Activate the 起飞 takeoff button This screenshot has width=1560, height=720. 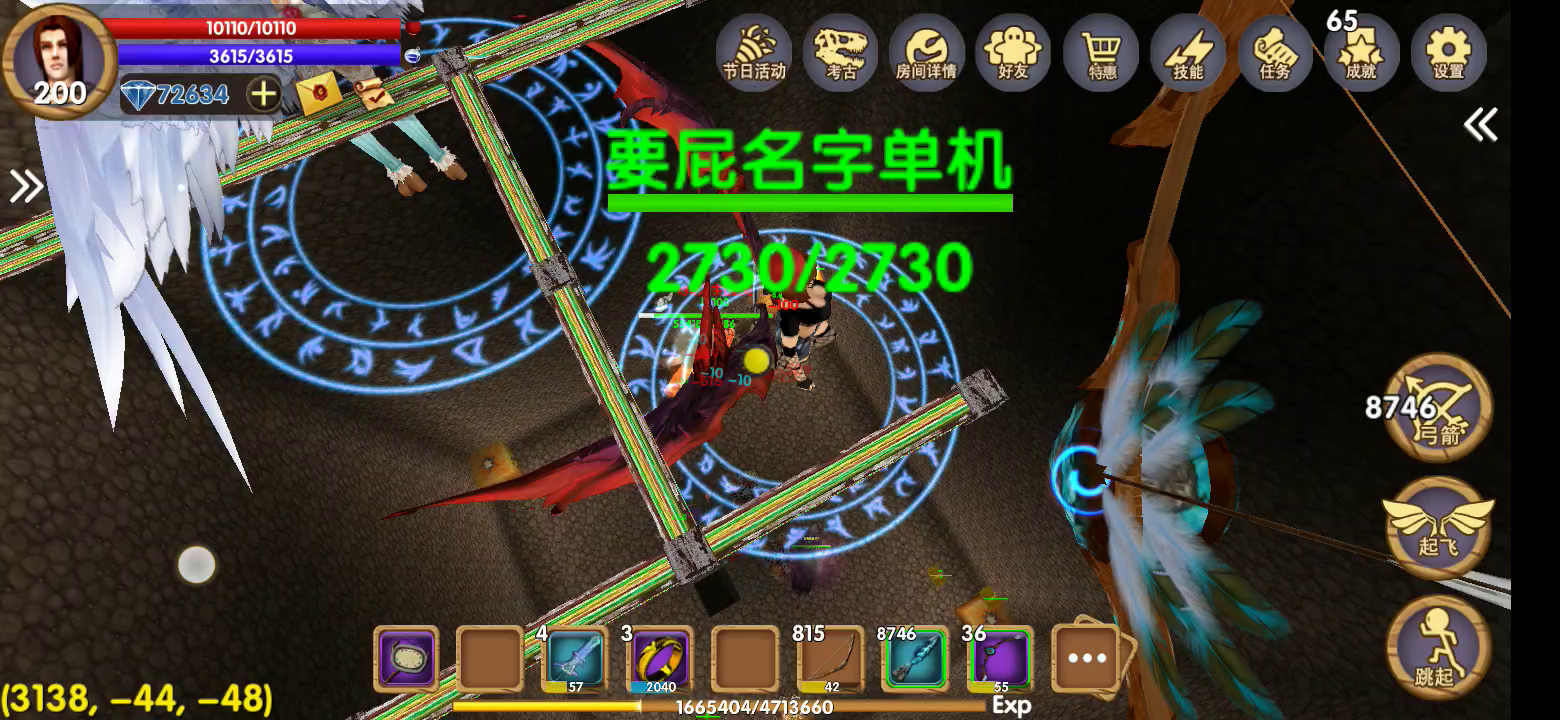(1440, 528)
